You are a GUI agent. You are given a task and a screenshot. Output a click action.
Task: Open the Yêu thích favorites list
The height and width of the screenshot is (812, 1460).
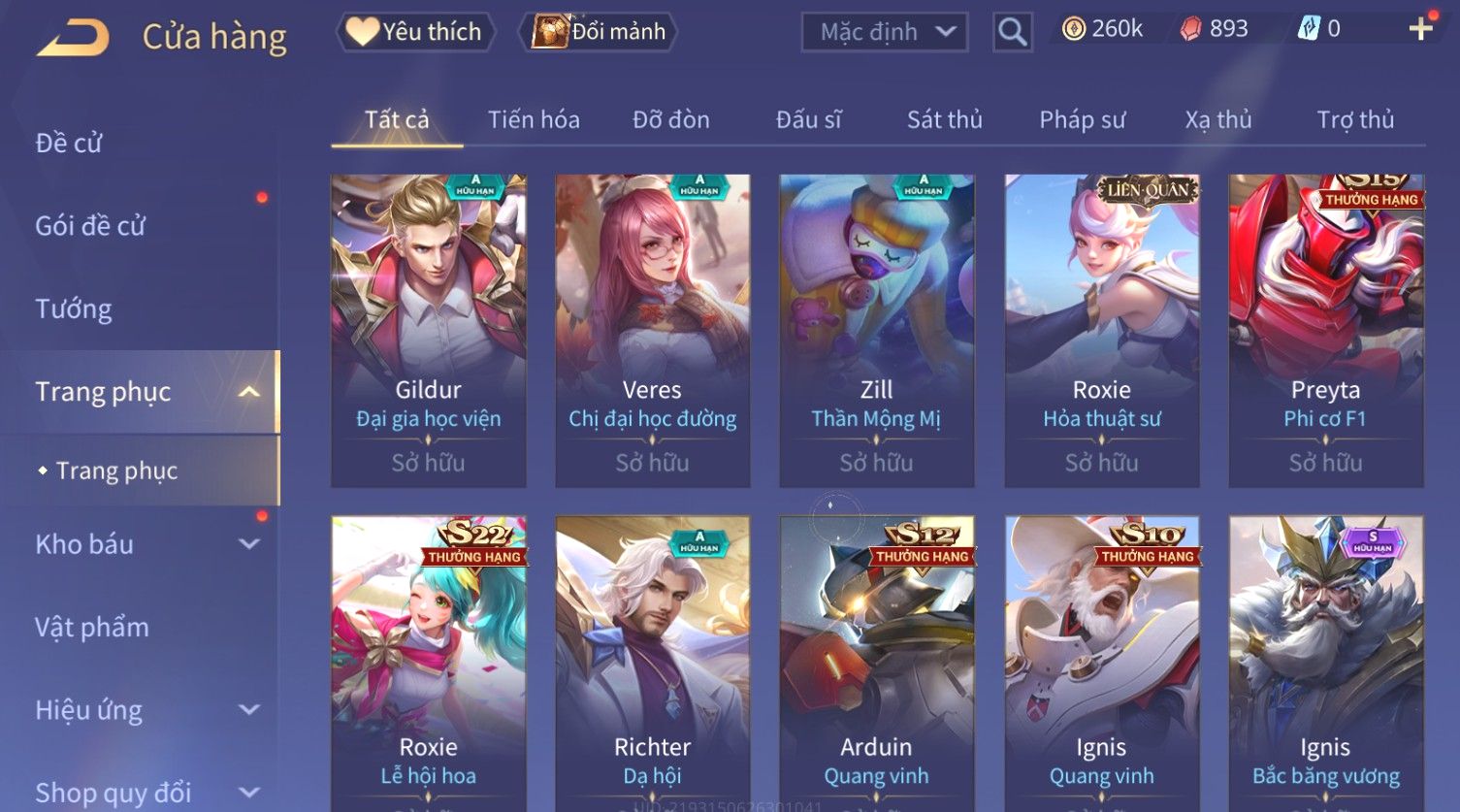[x=416, y=32]
